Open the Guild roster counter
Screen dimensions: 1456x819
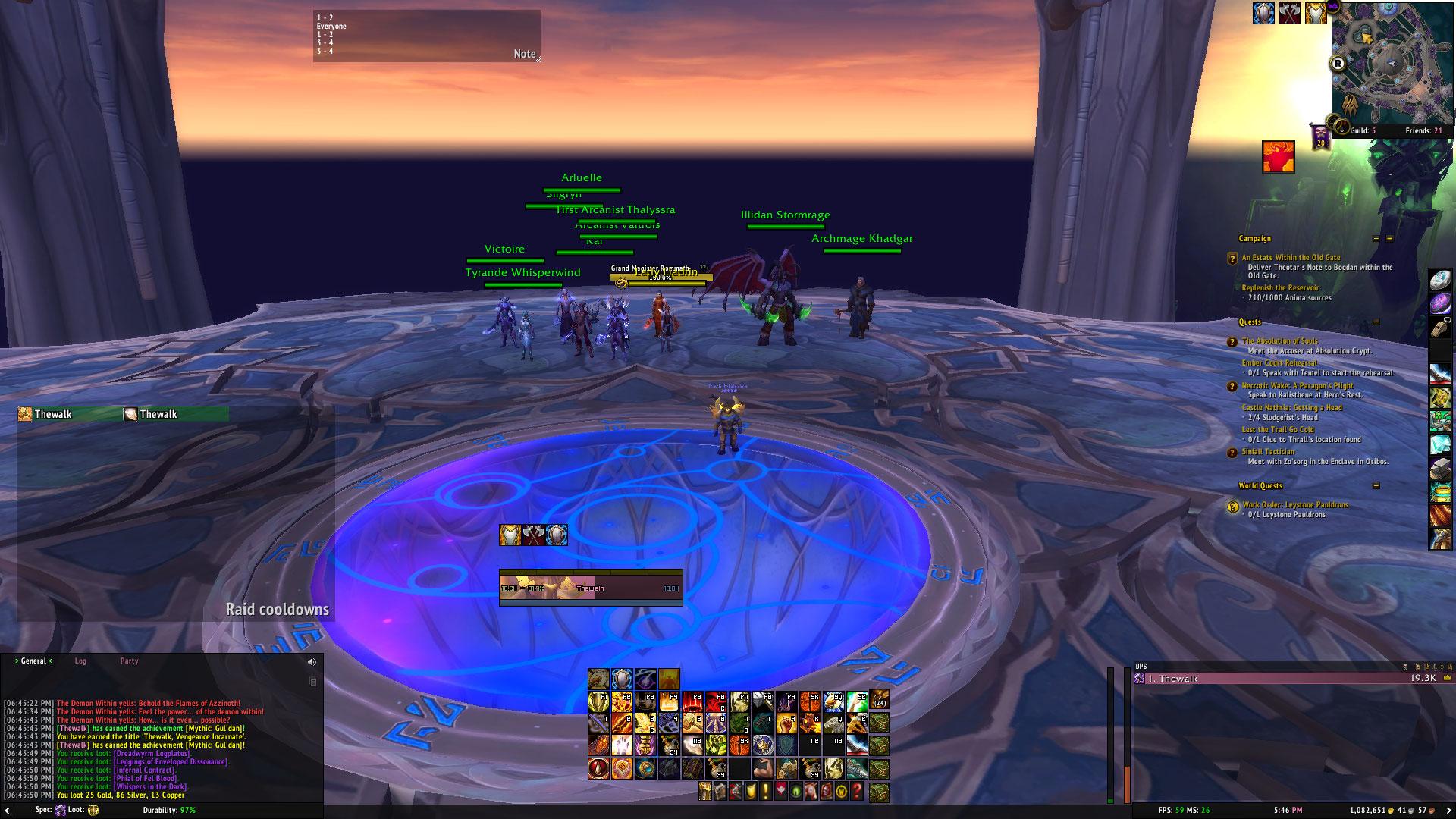pyautogui.click(x=1363, y=130)
